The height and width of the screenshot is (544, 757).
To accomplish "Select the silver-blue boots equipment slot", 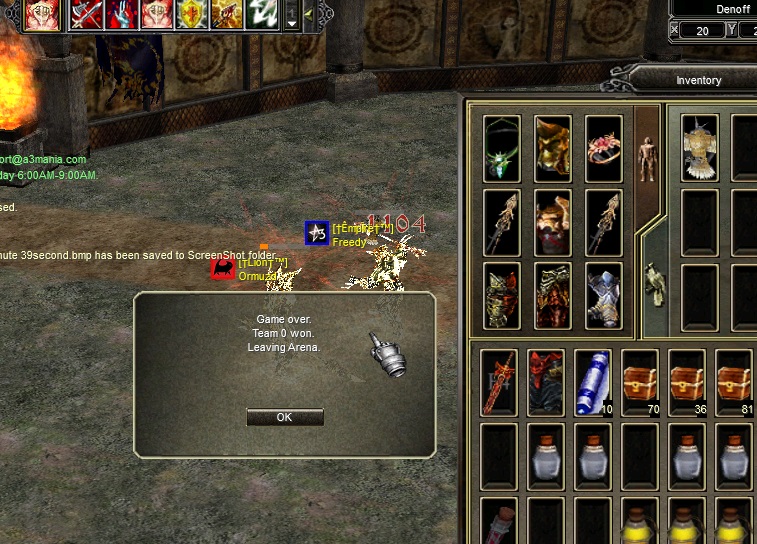I will 604,295.
